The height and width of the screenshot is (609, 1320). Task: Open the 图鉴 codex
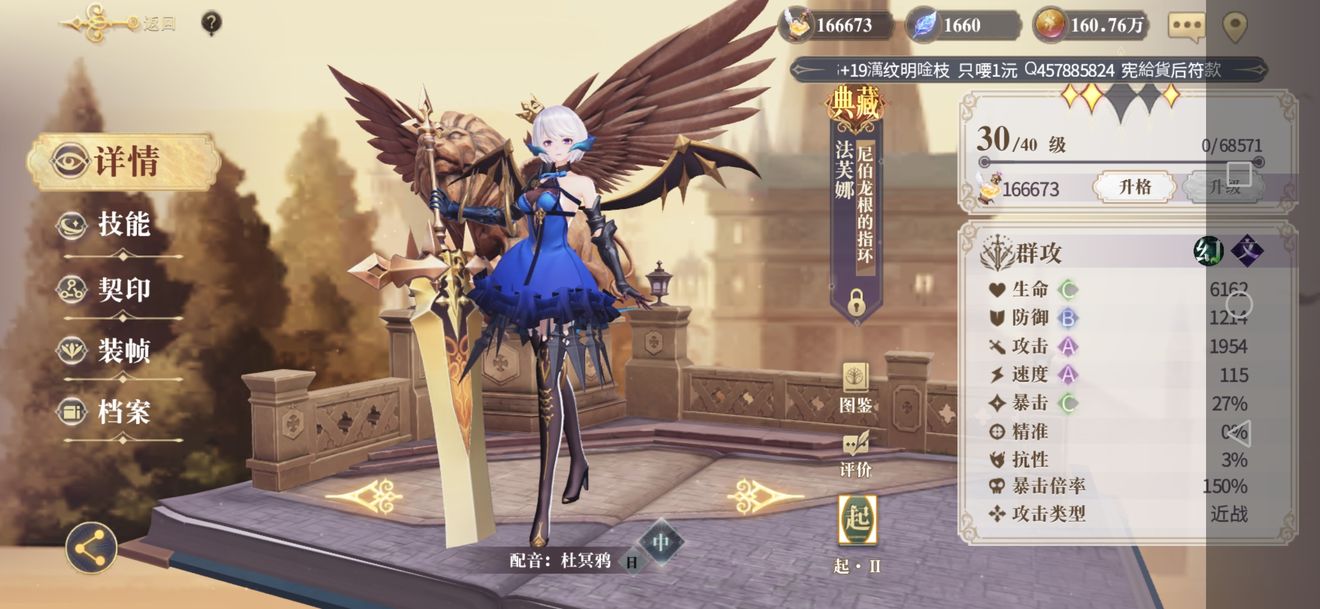pyautogui.click(x=856, y=387)
